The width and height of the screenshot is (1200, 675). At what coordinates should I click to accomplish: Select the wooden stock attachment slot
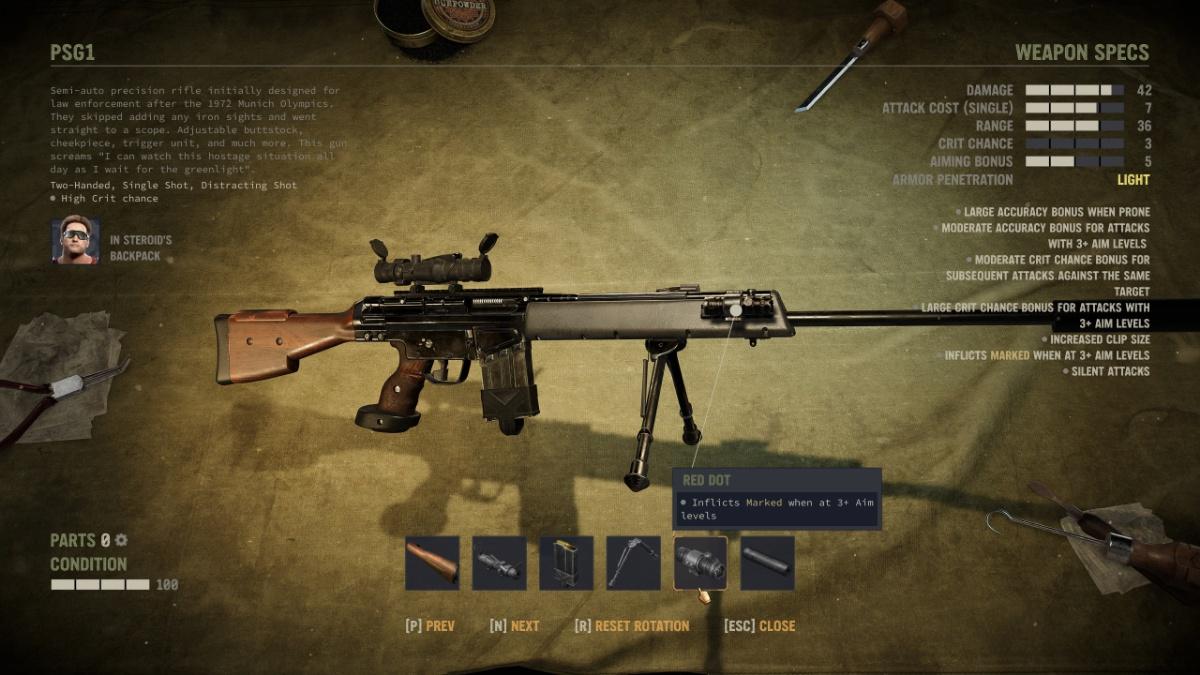coord(432,563)
